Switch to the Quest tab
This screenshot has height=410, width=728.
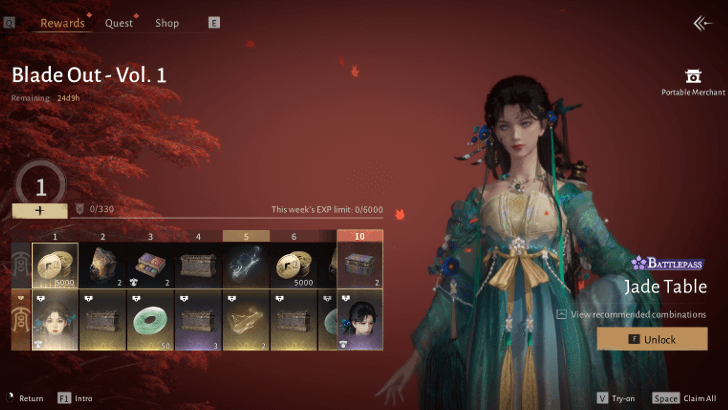[x=119, y=23]
